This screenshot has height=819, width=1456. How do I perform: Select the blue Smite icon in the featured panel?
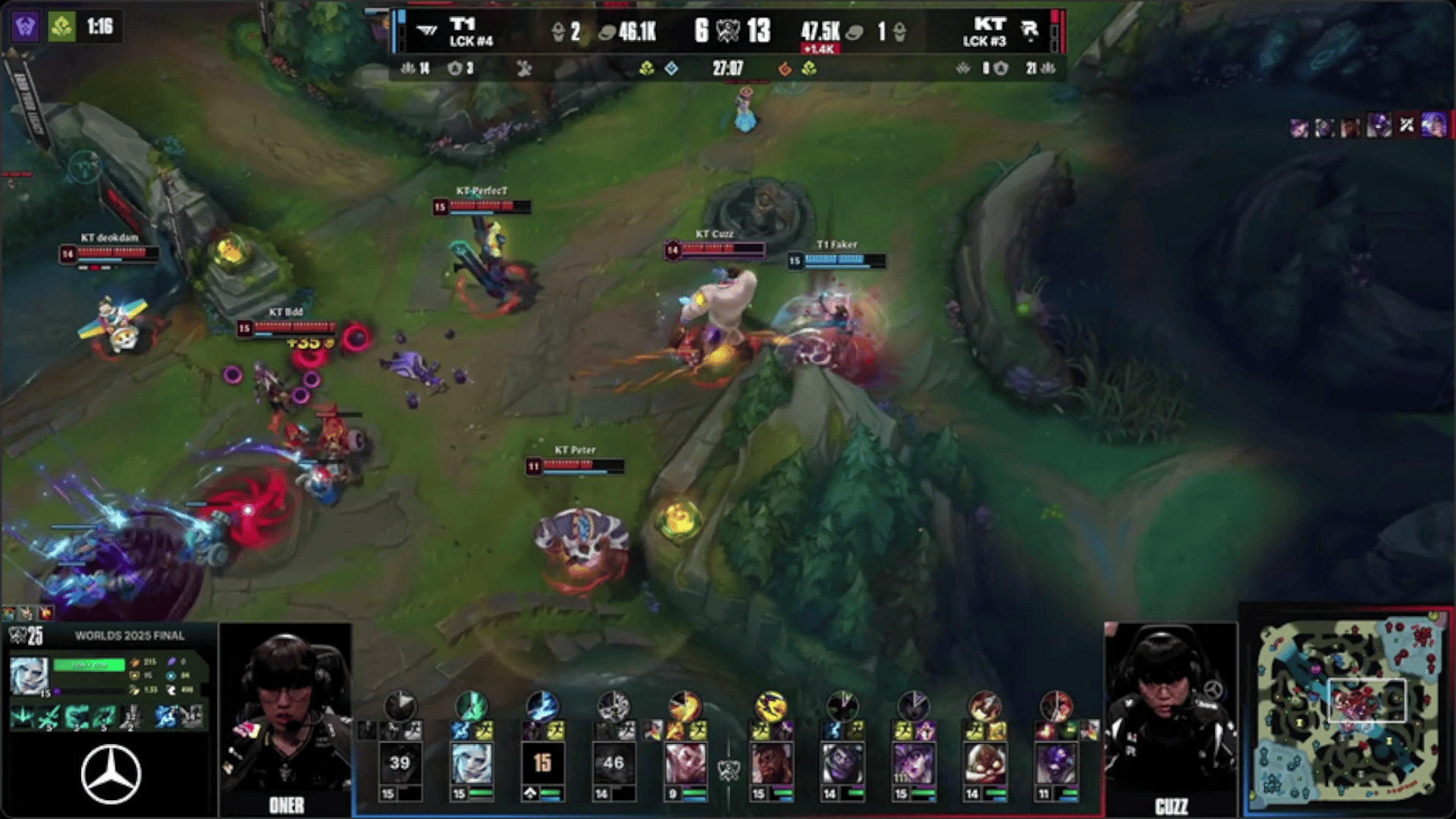click(x=166, y=717)
